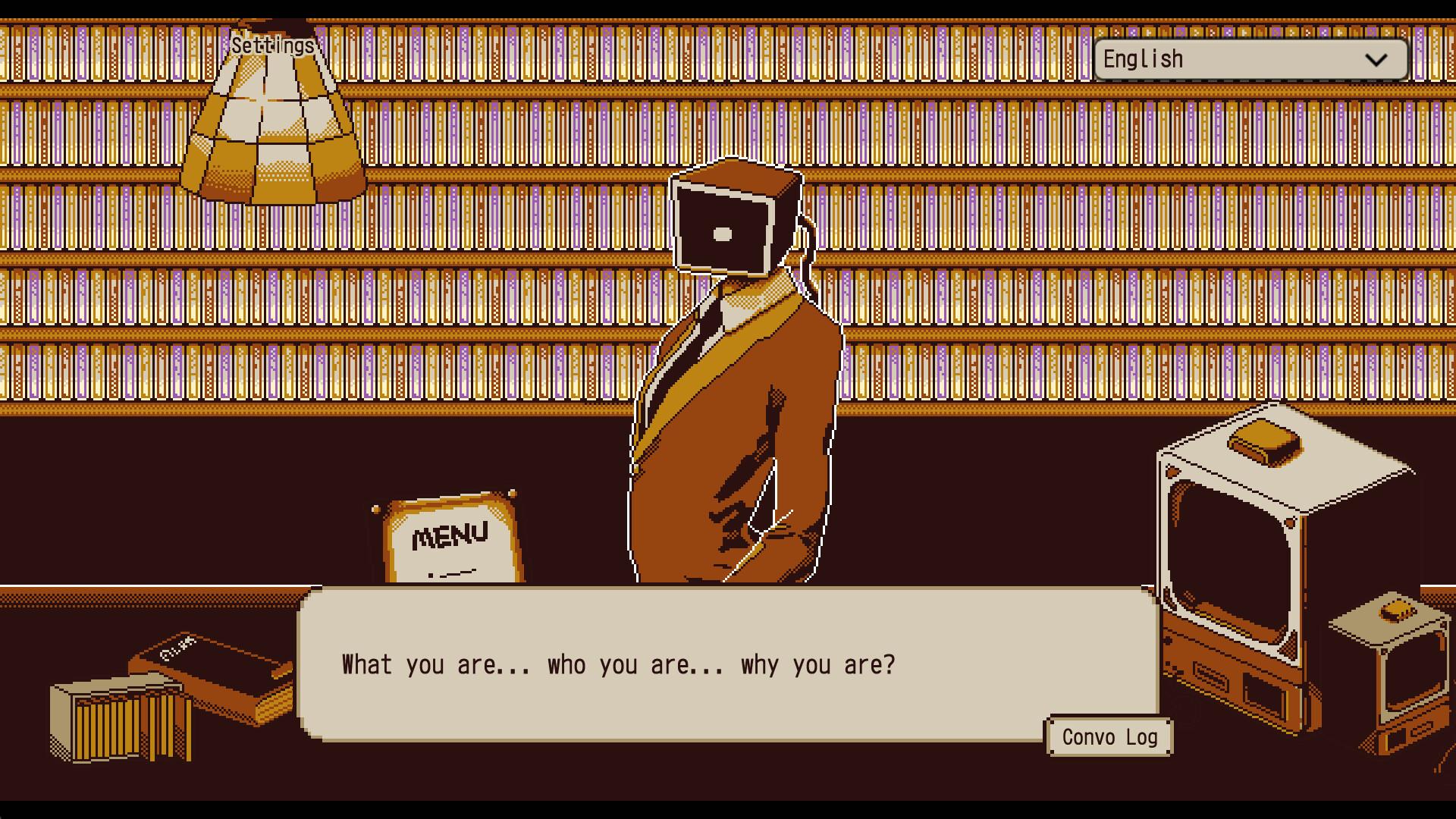Screen dimensions: 1456x819
Task: Click the dialogue line about who you are
Action: point(619,665)
